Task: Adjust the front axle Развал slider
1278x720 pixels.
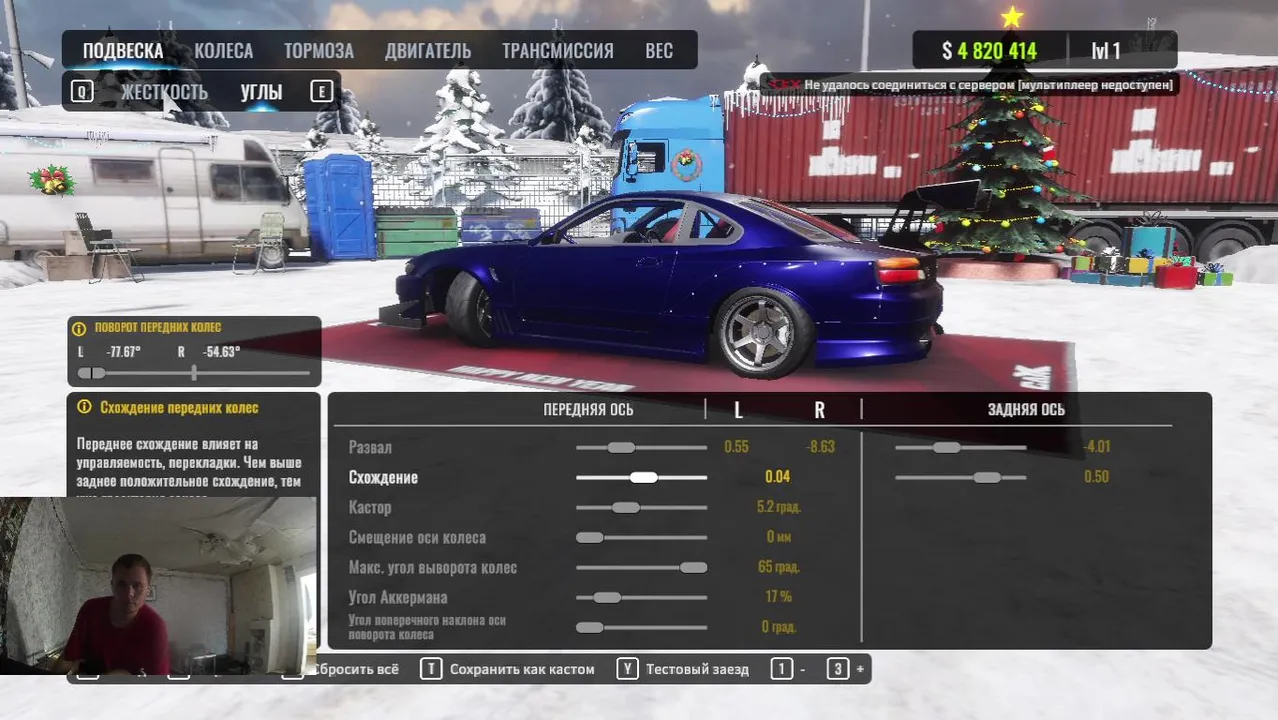Action: (621, 447)
